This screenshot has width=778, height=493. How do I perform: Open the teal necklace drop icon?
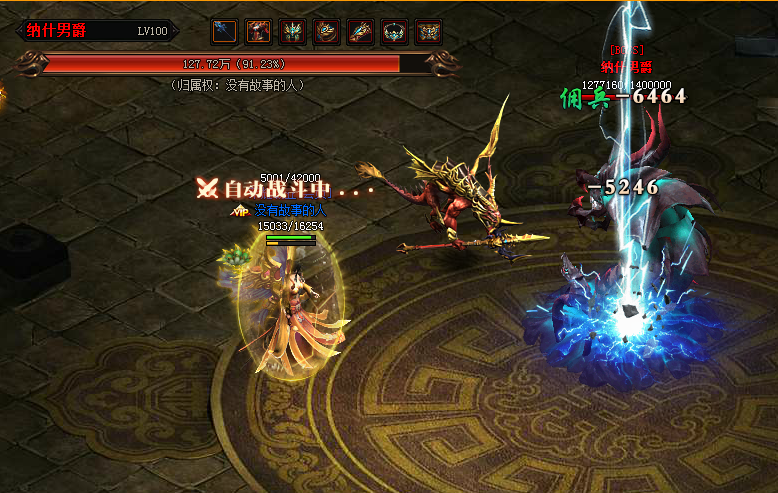(395, 32)
